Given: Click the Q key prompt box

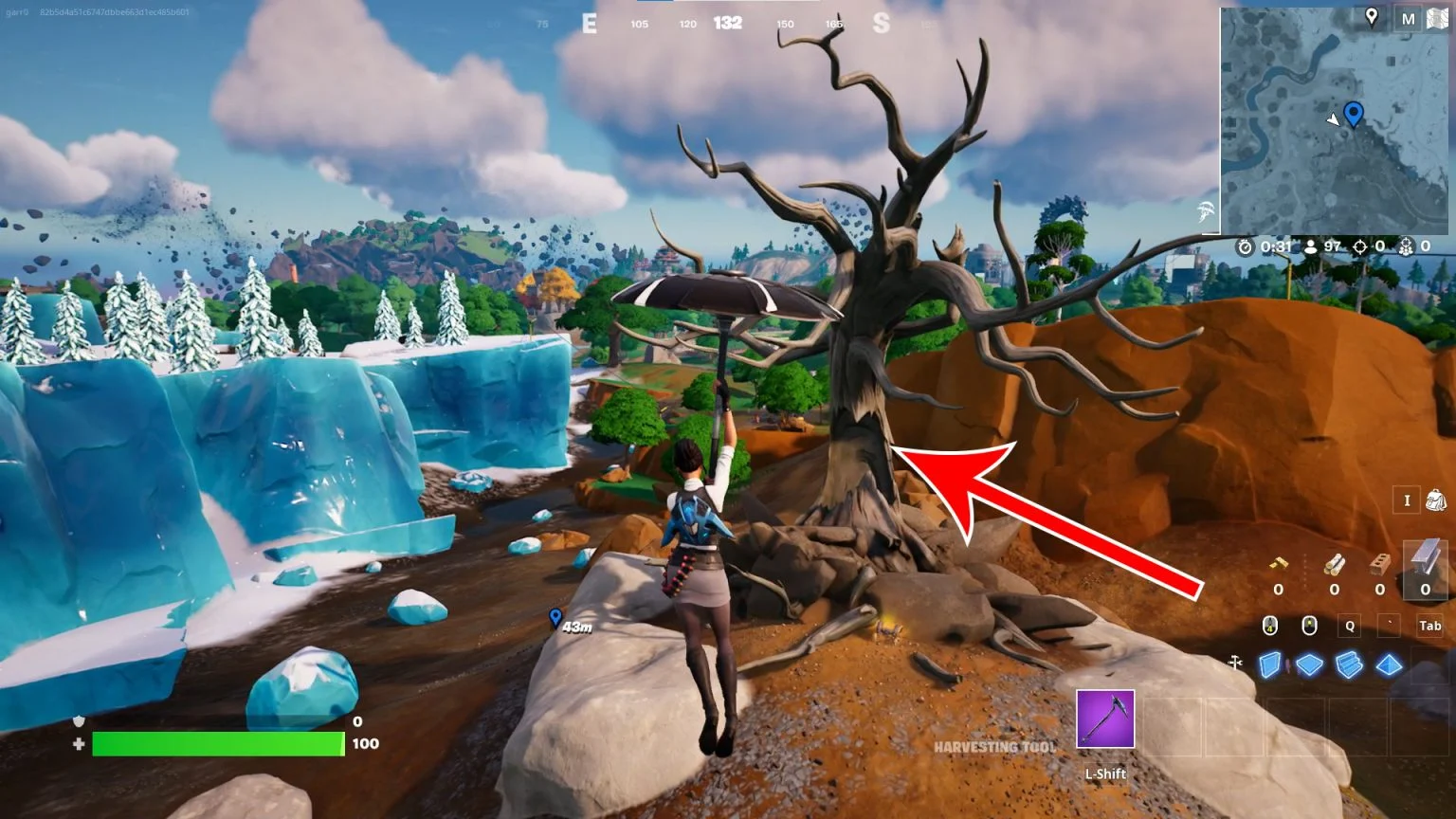Looking at the screenshot, I should (1350, 626).
